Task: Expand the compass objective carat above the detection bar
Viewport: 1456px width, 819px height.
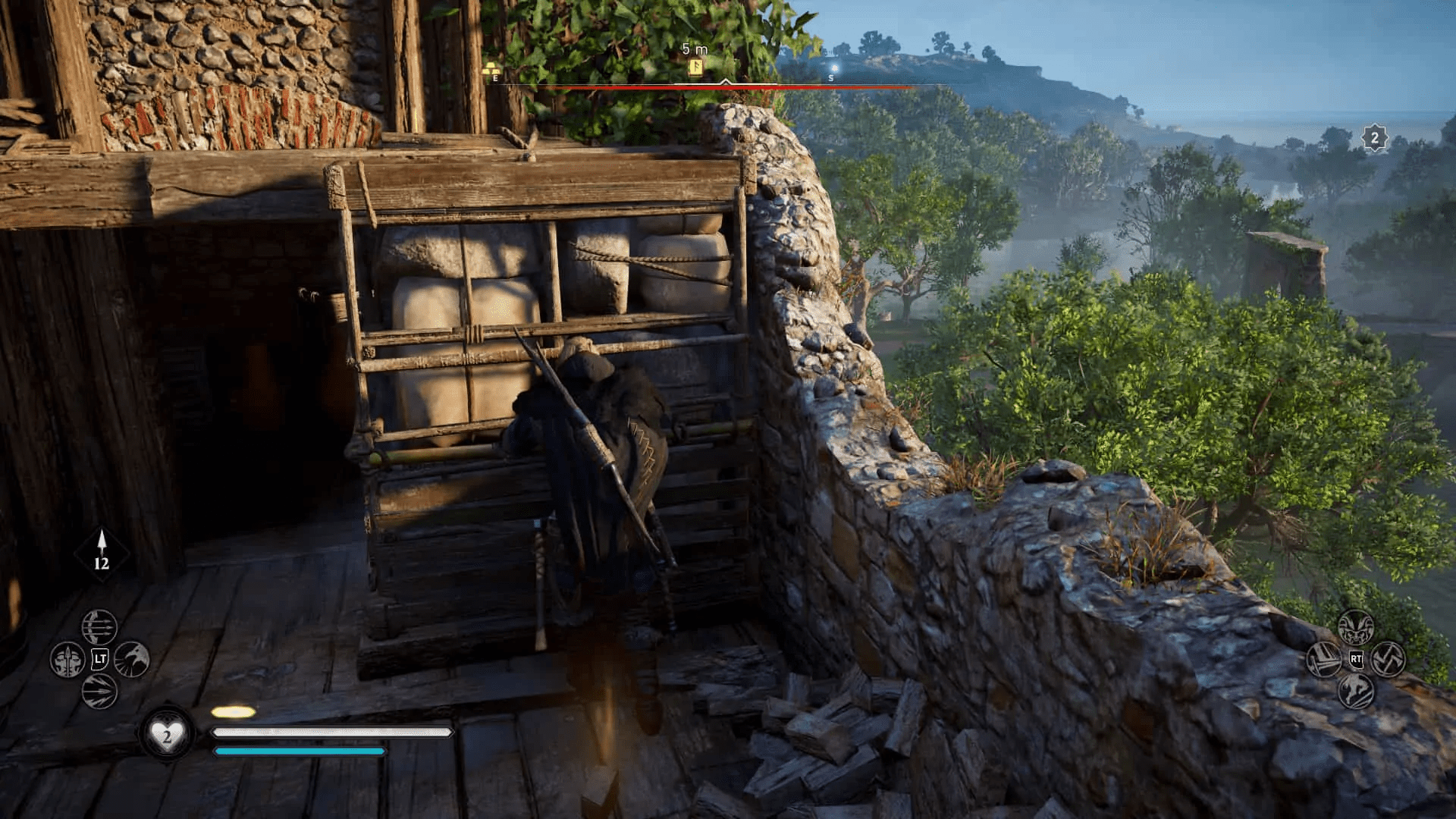Action: [725, 82]
